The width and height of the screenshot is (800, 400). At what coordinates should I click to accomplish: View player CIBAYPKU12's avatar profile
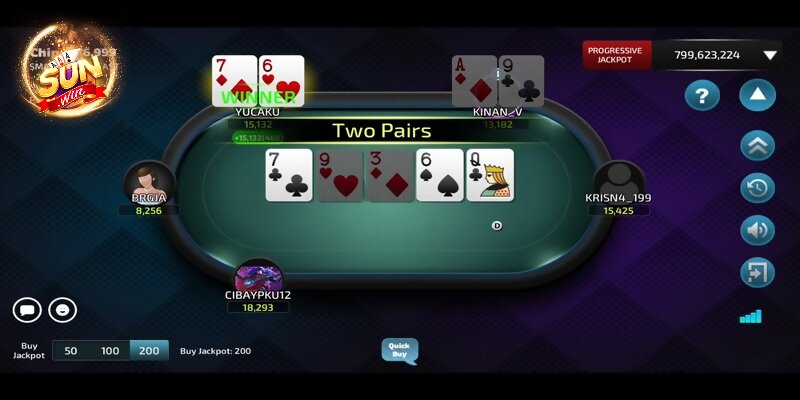(258, 275)
